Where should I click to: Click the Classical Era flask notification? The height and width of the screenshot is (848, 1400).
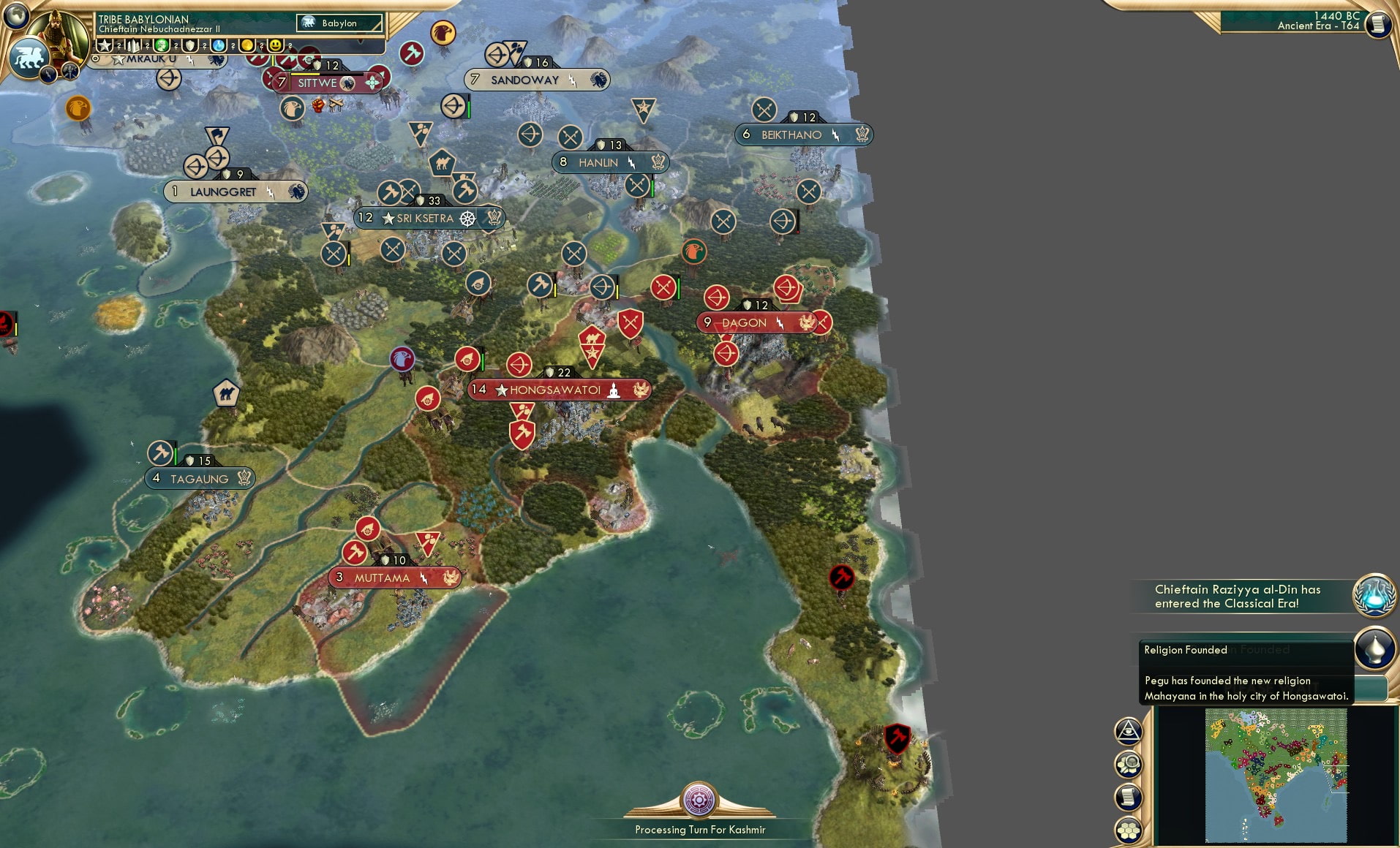(x=1376, y=595)
